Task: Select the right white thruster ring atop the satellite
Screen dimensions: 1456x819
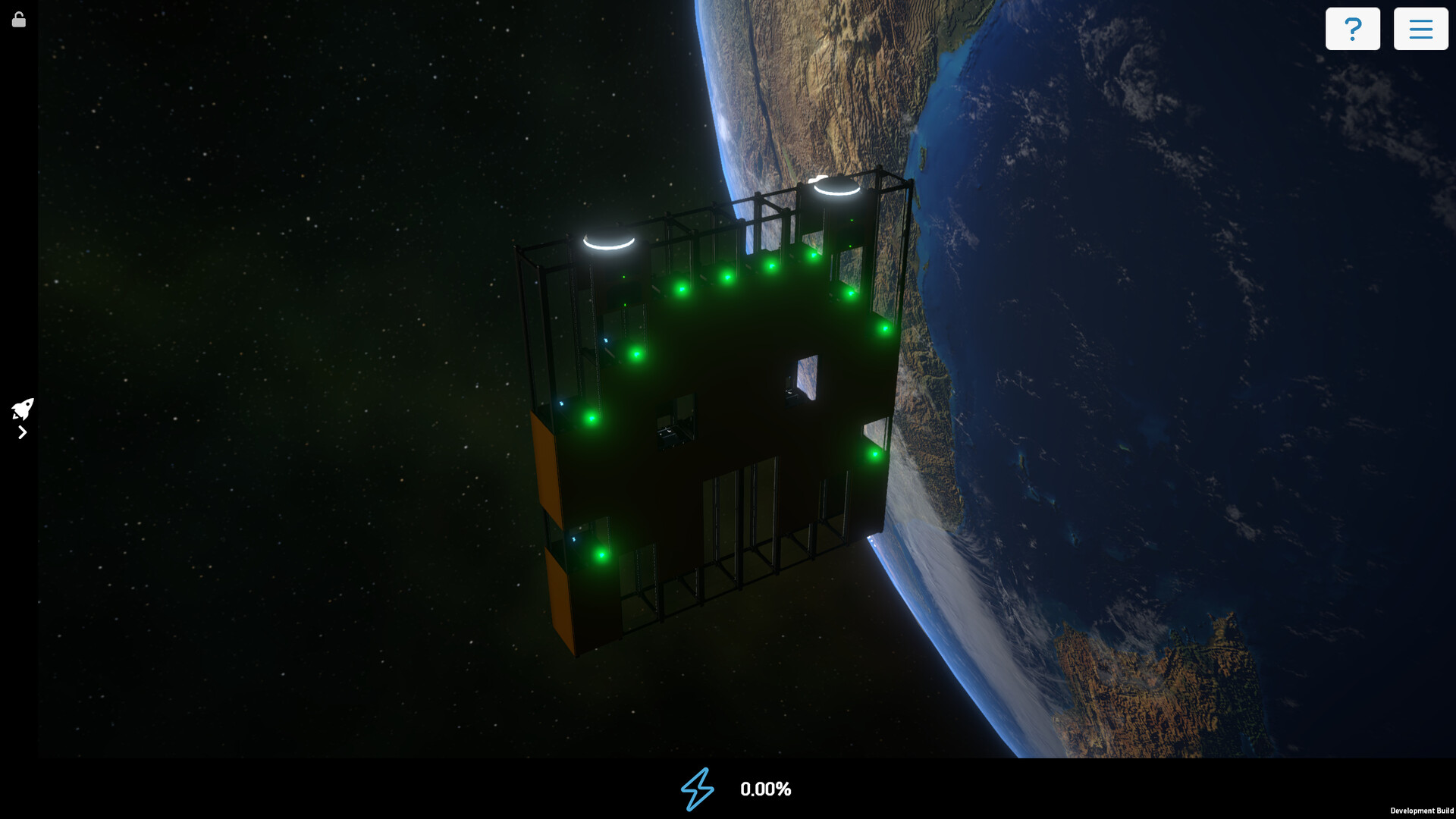Action: coord(838,186)
